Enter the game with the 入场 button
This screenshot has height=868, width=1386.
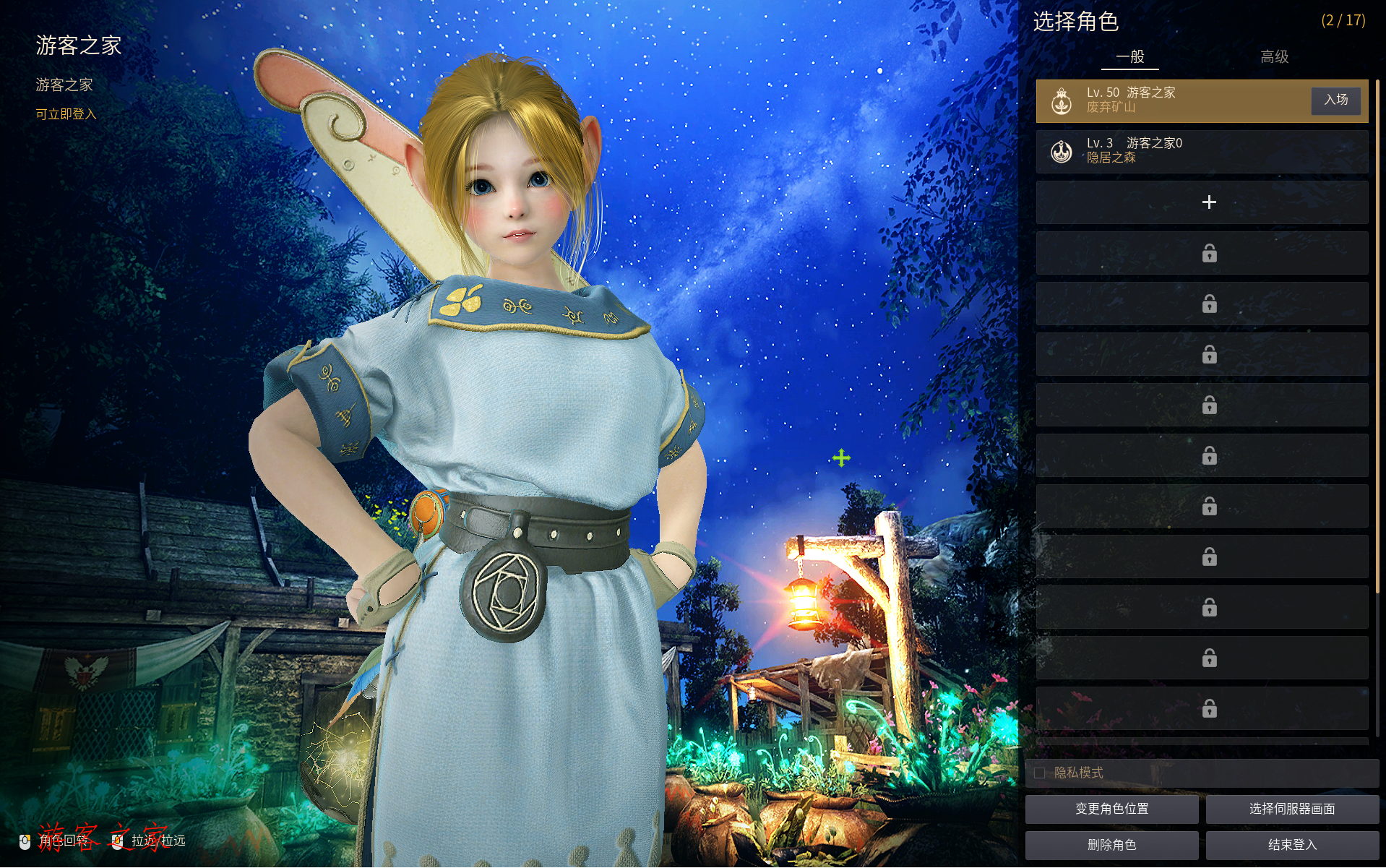pyautogui.click(x=1335, y=100)
